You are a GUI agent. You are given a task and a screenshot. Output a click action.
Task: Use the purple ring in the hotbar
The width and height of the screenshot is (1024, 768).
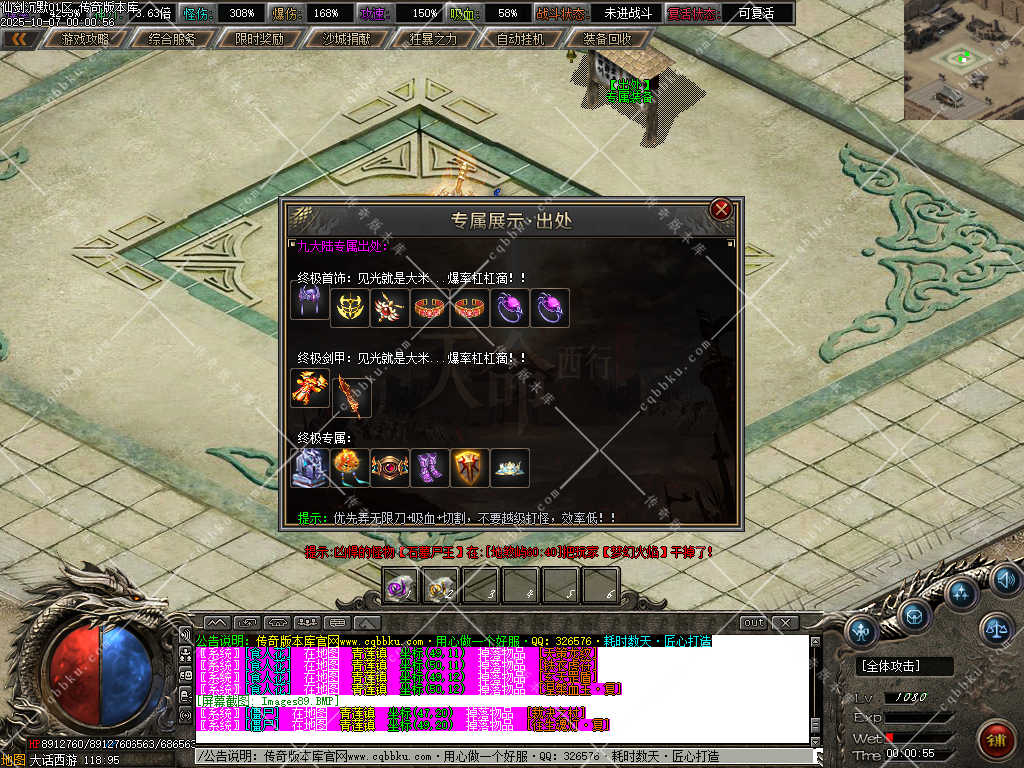coord(401,587)
